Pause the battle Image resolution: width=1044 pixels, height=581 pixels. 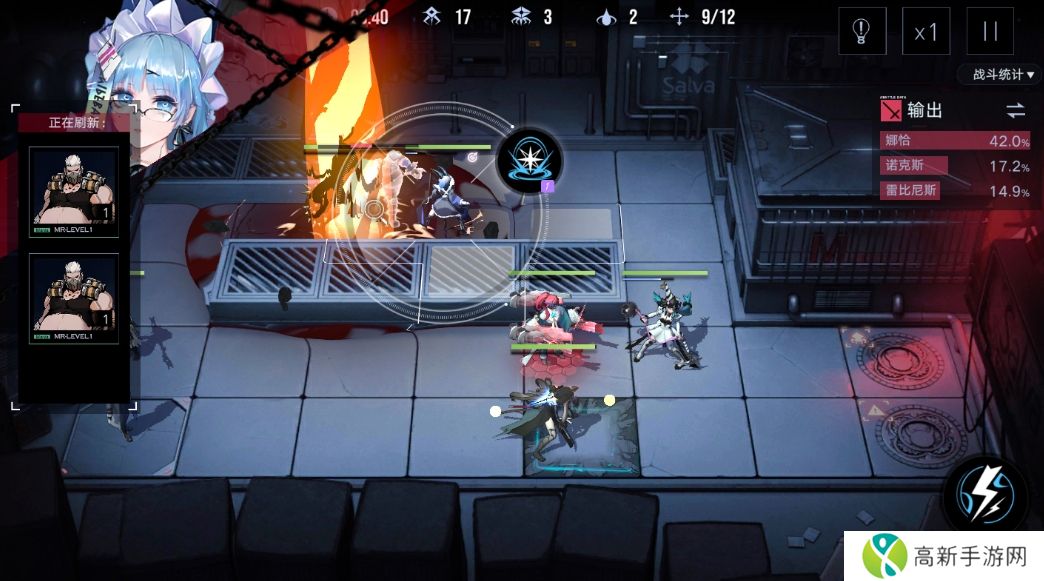989,31
